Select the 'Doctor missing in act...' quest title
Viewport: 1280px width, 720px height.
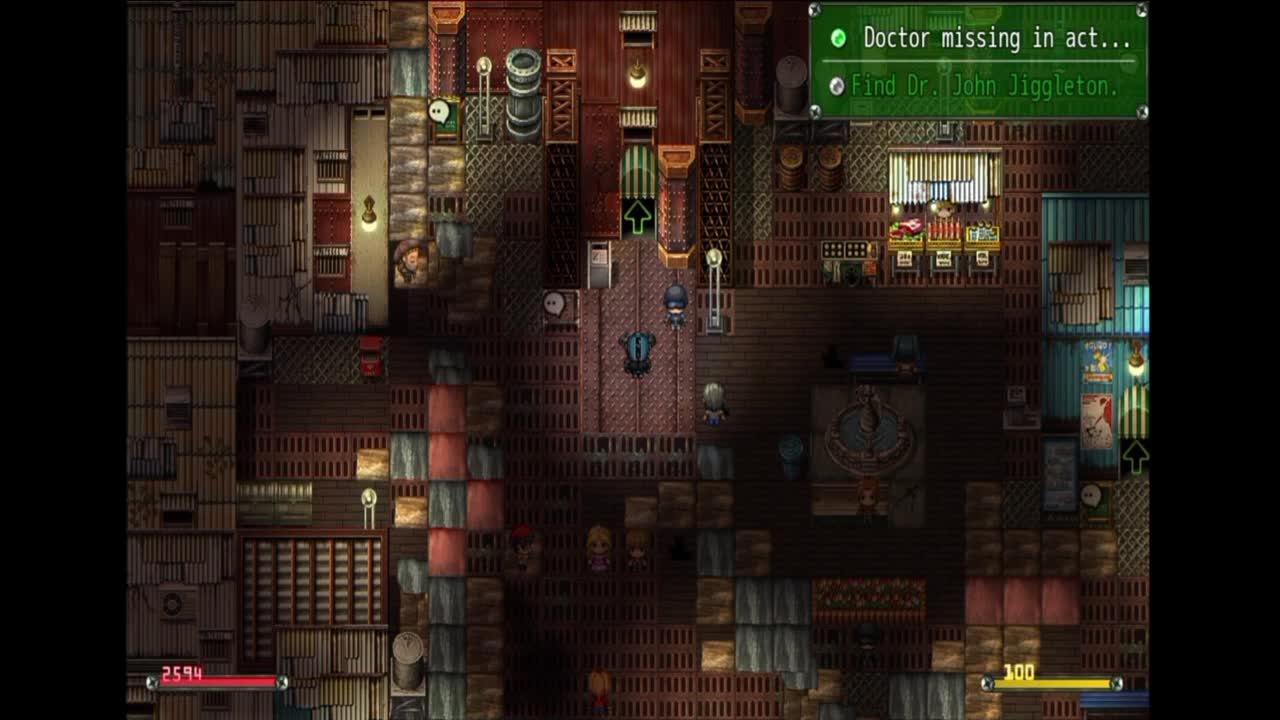pos(996,39)
